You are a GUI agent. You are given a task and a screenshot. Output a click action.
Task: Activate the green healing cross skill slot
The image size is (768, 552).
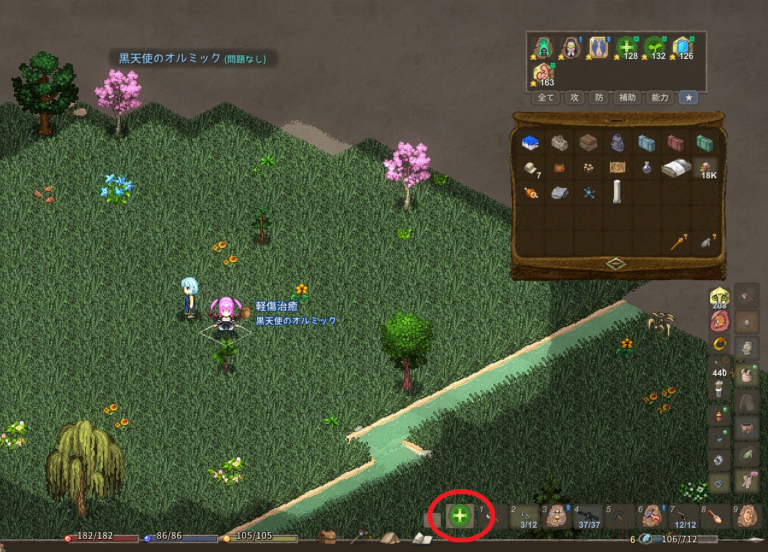[460, 516]
